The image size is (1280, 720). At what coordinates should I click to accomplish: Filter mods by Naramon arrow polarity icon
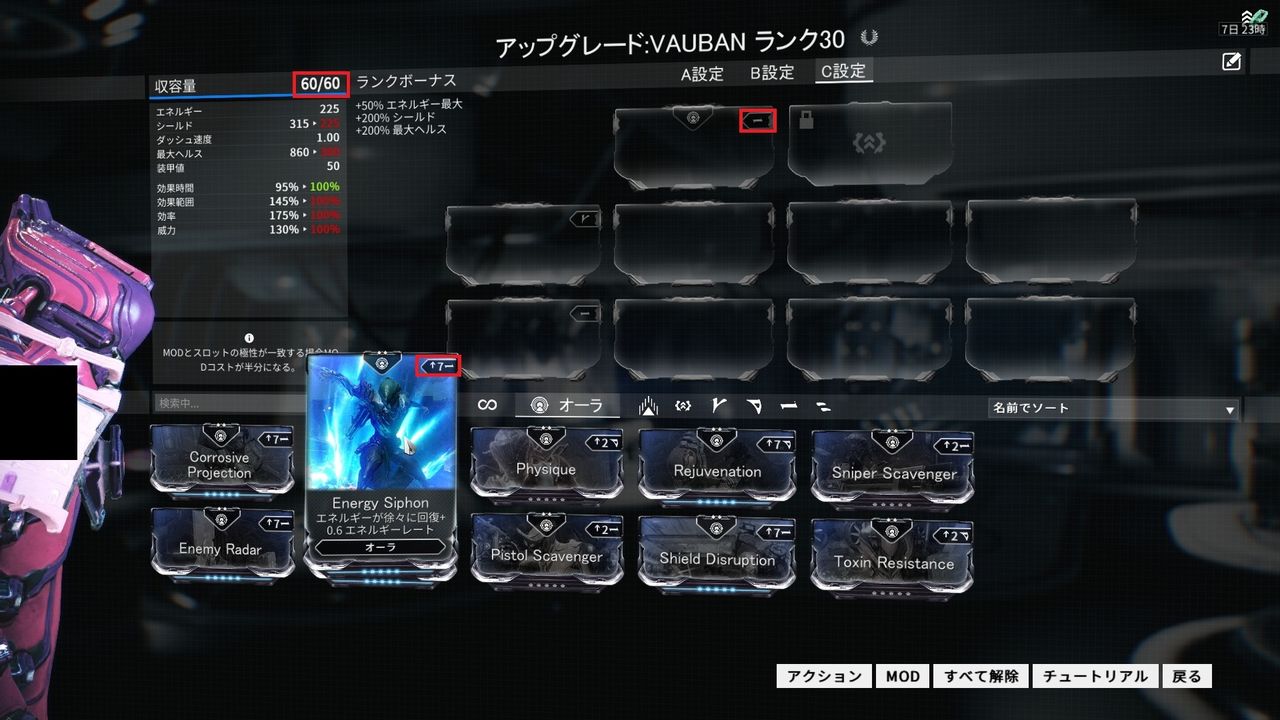(x=753, y=405)
